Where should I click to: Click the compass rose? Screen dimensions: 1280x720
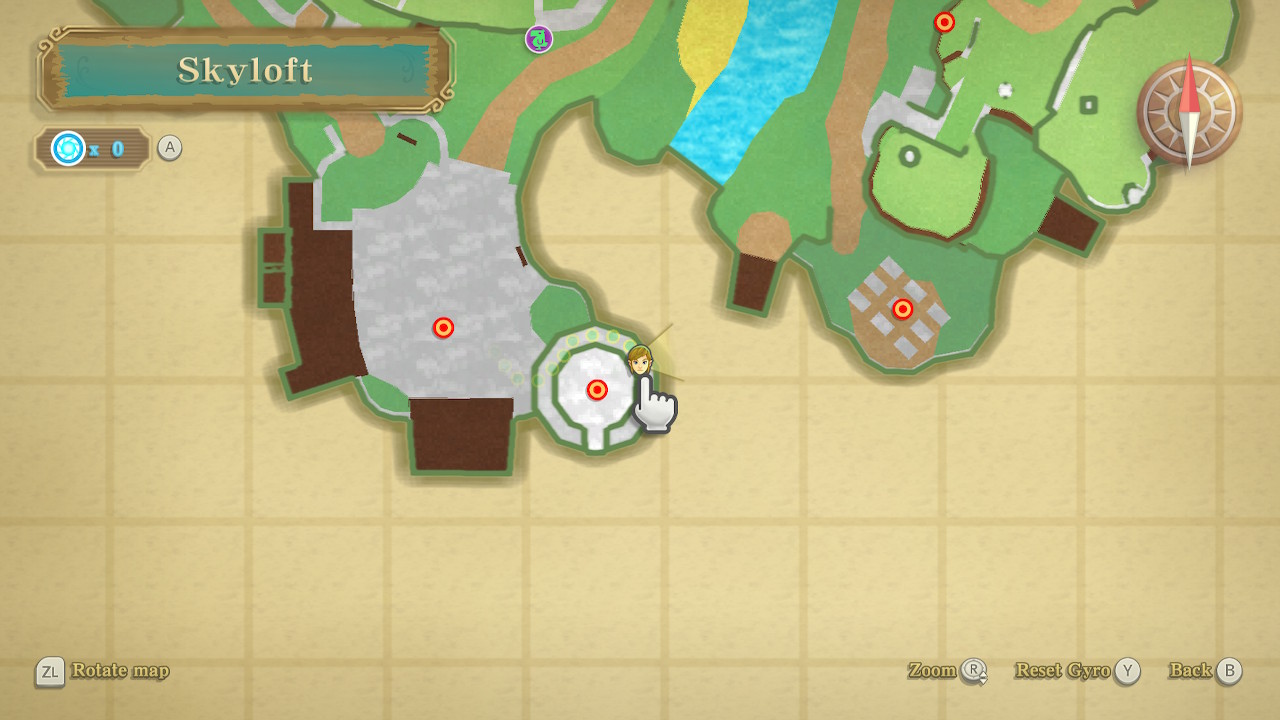pos(1188,112)
